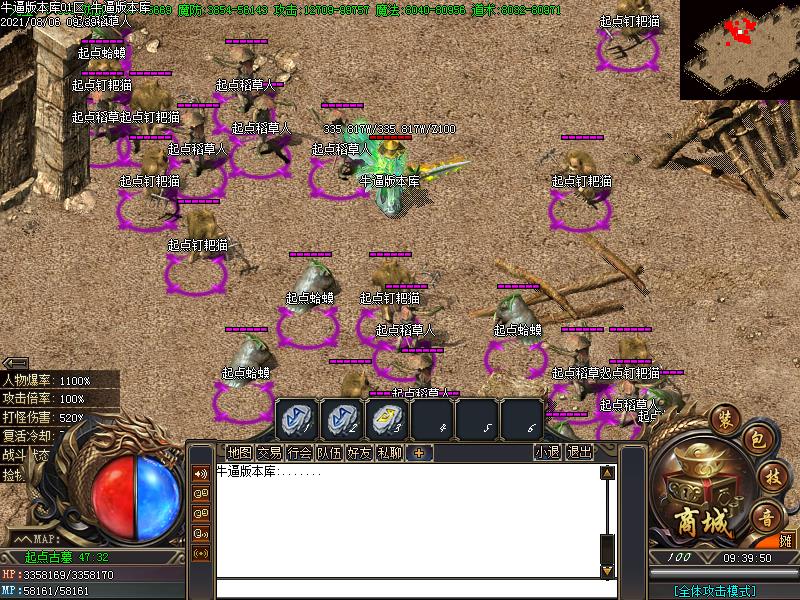Activate the rune skill in hotbar slot 1
This screenshot has width=800, height=600.
pos(296,418)
